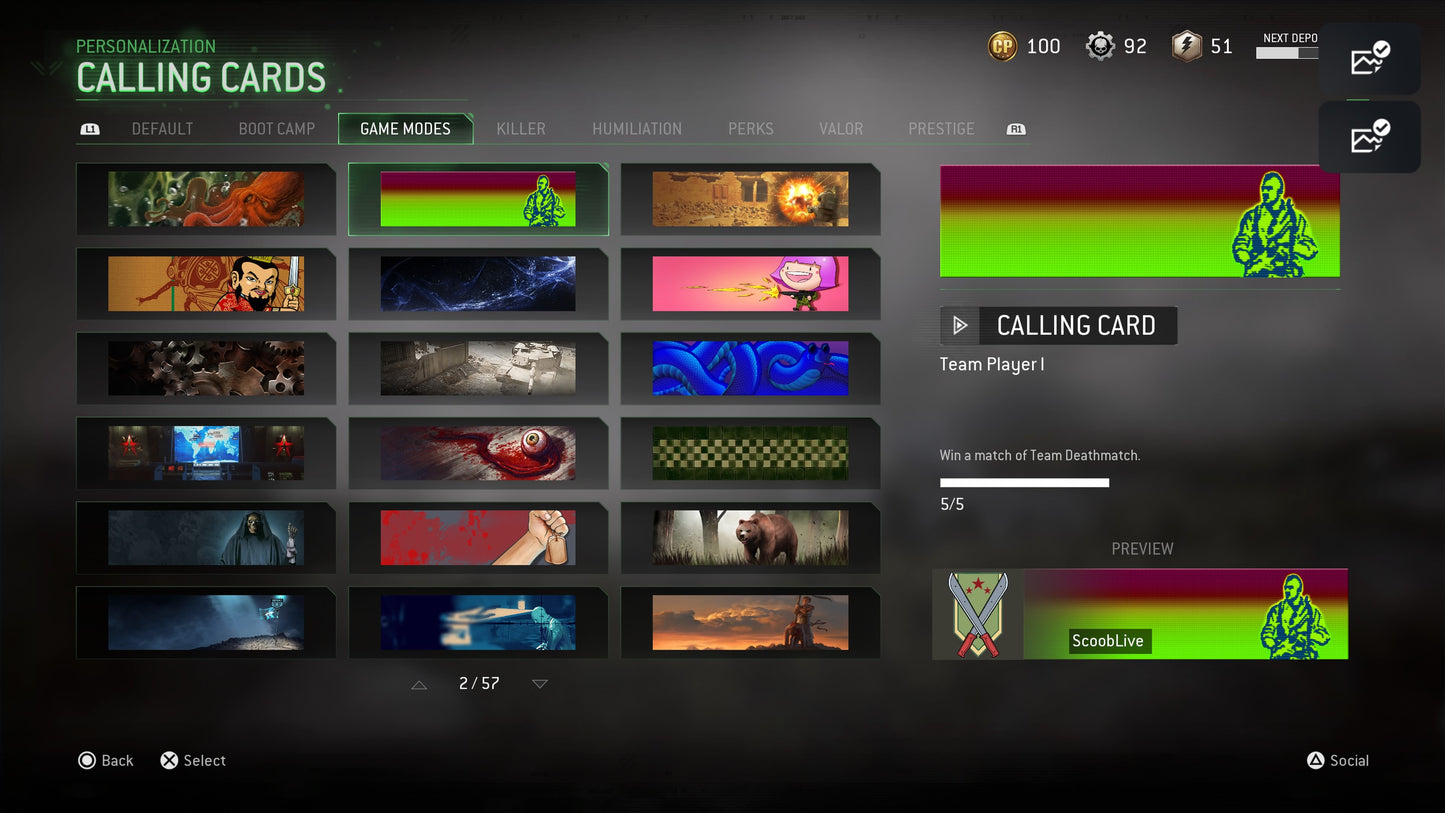Image resolution: width=1445 pixels, height=813 pixels.
Task: Select the crossed knives emblem in the preview
Action: (x=976, y=614)
